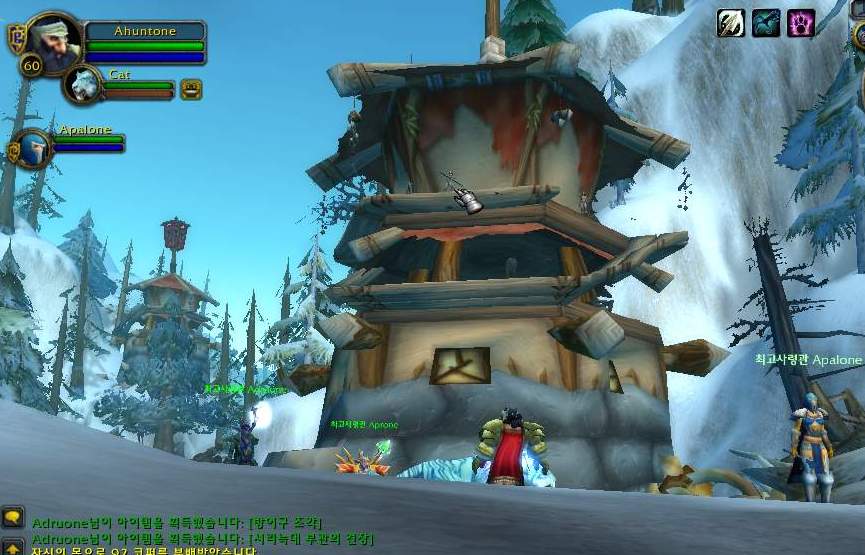Open the pet happiness face icon
Viewport: 865px width, 555px height.
tap(191, 89)
